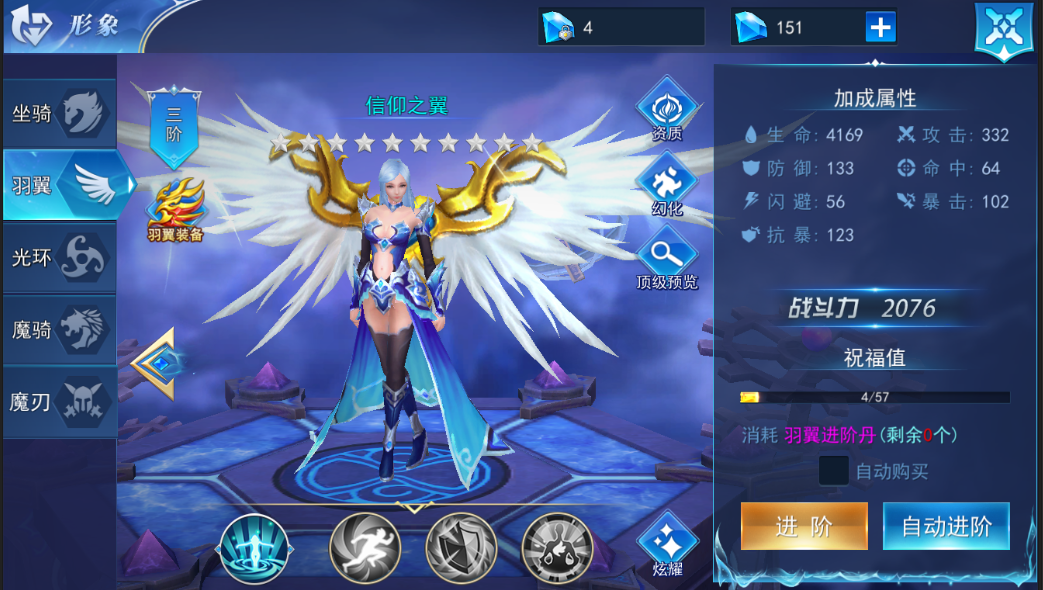The image size is (1043, 590).
Task: Close the screen with the crossed-swords button
Action: tap(1003, 30)
